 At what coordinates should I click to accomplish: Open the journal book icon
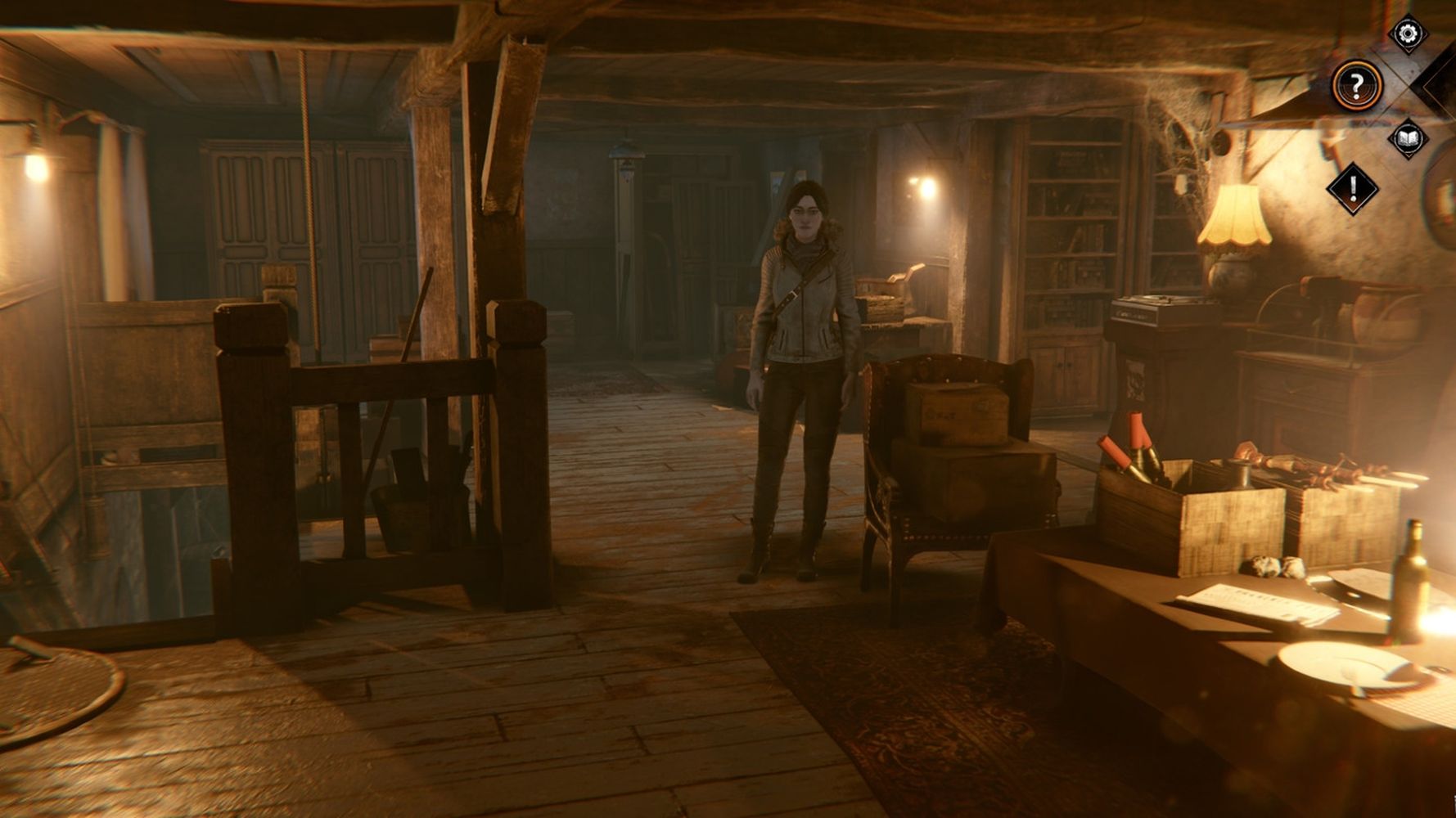[x=1408, y=137]
